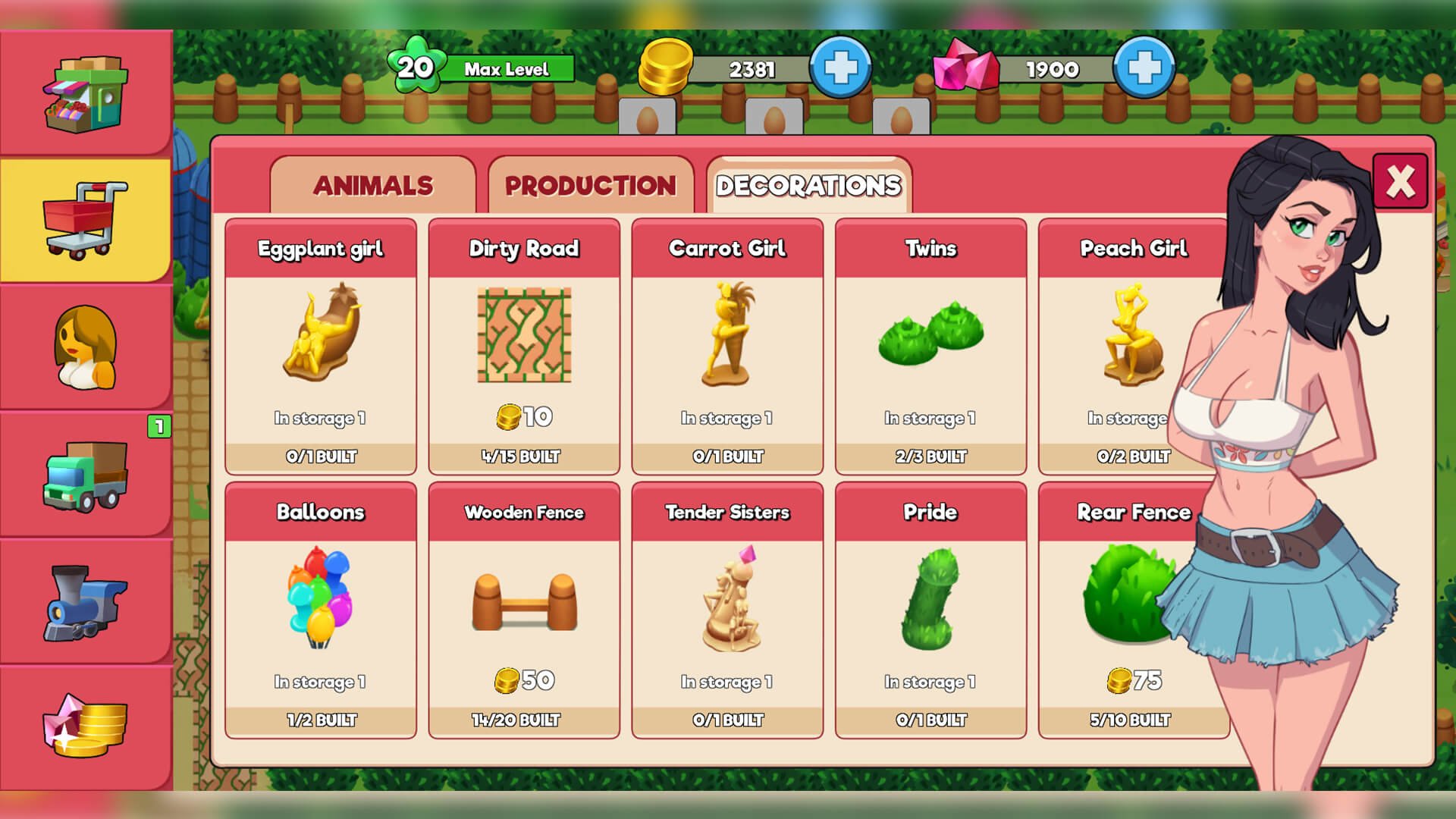Open the blue train sidebar menu

click(x=86, y=604)
